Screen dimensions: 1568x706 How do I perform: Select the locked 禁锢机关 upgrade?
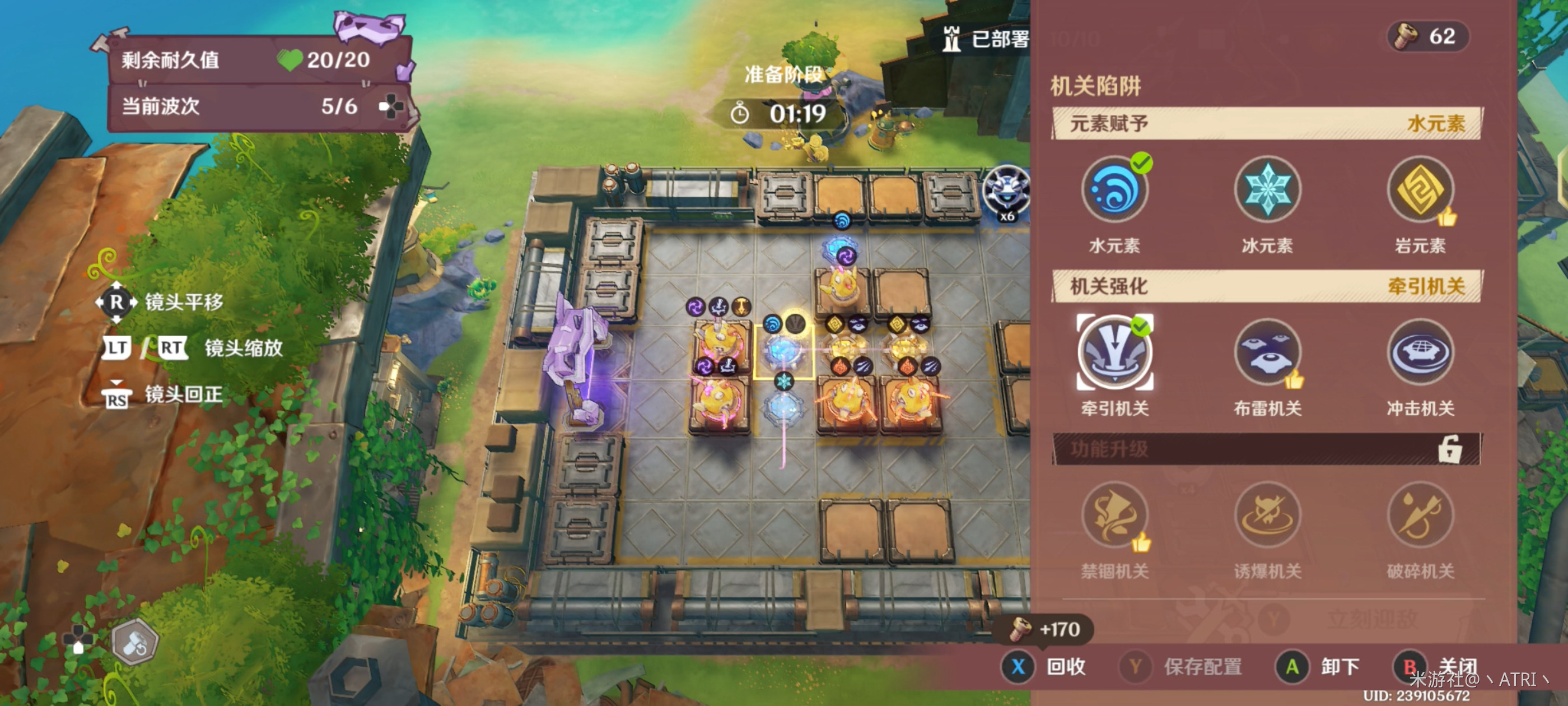coord(1114,515)
